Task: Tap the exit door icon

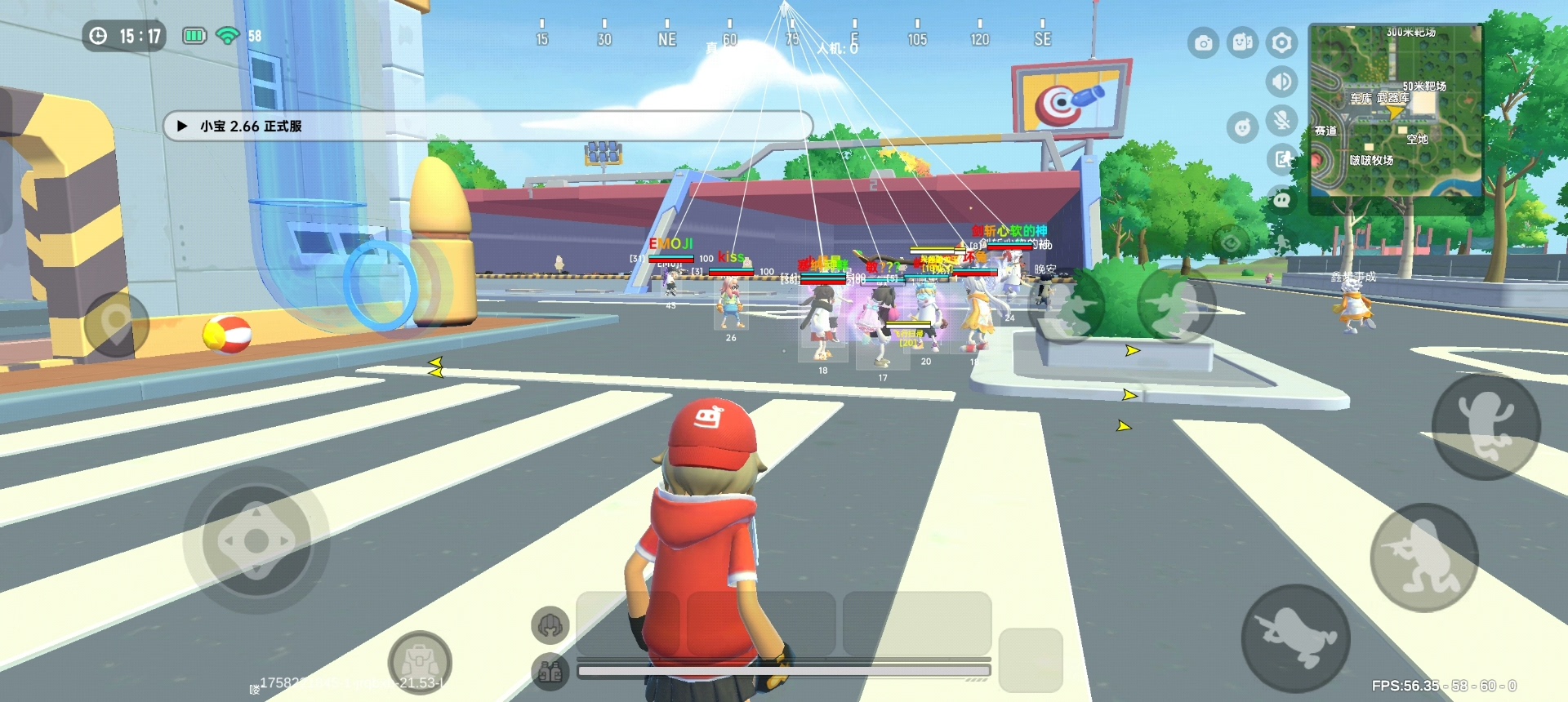Action: coord(1281,159)
